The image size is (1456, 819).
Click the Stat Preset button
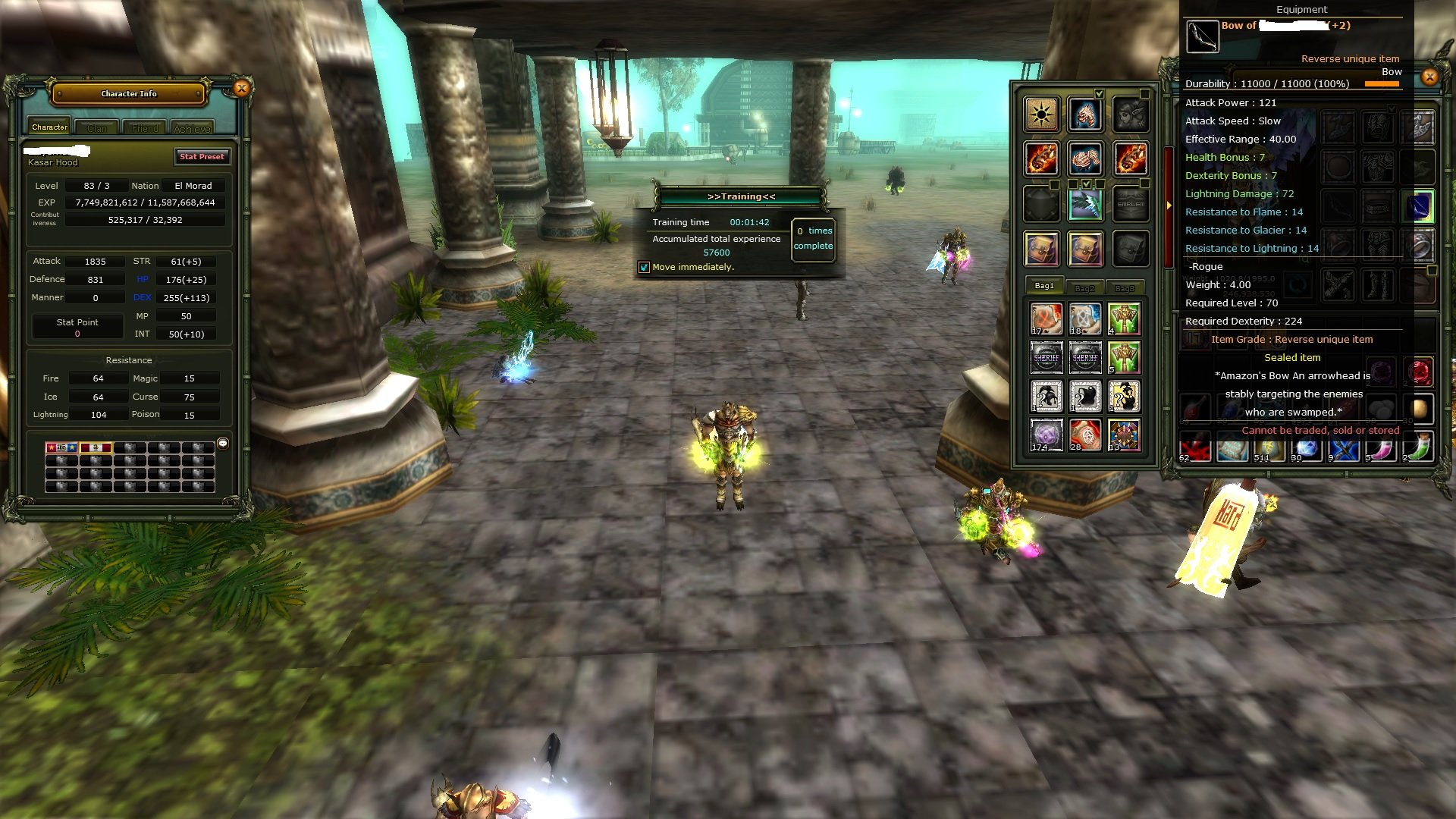coord(202,156)
